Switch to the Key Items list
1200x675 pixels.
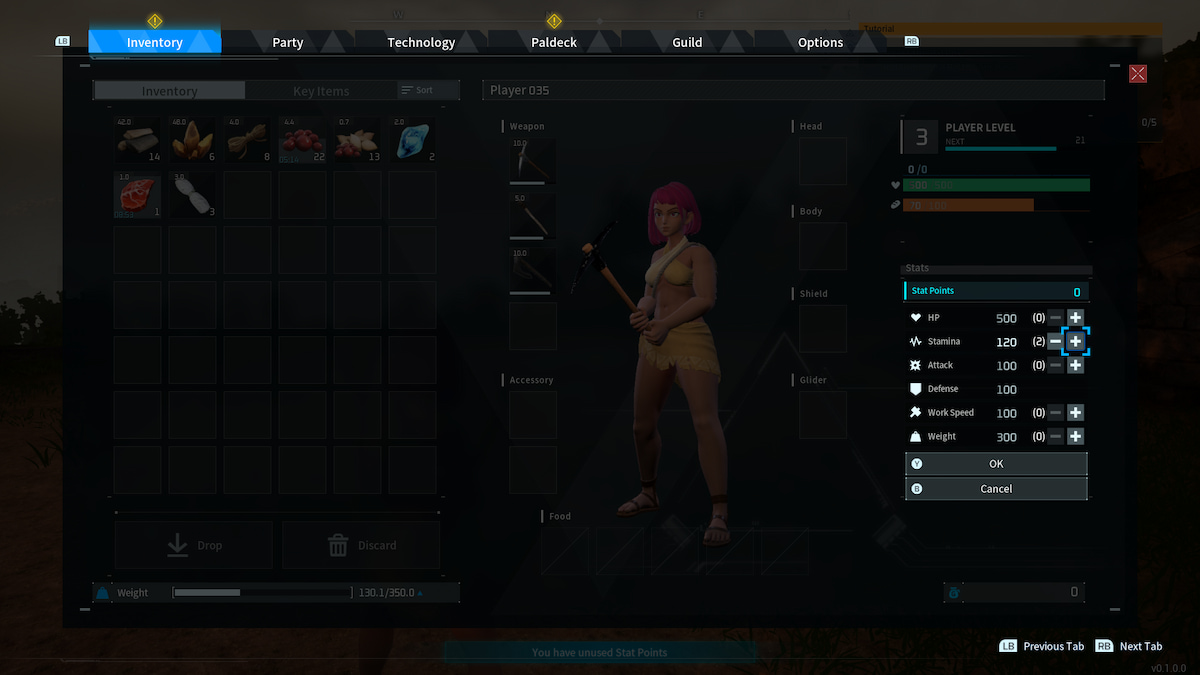[321, 91]
